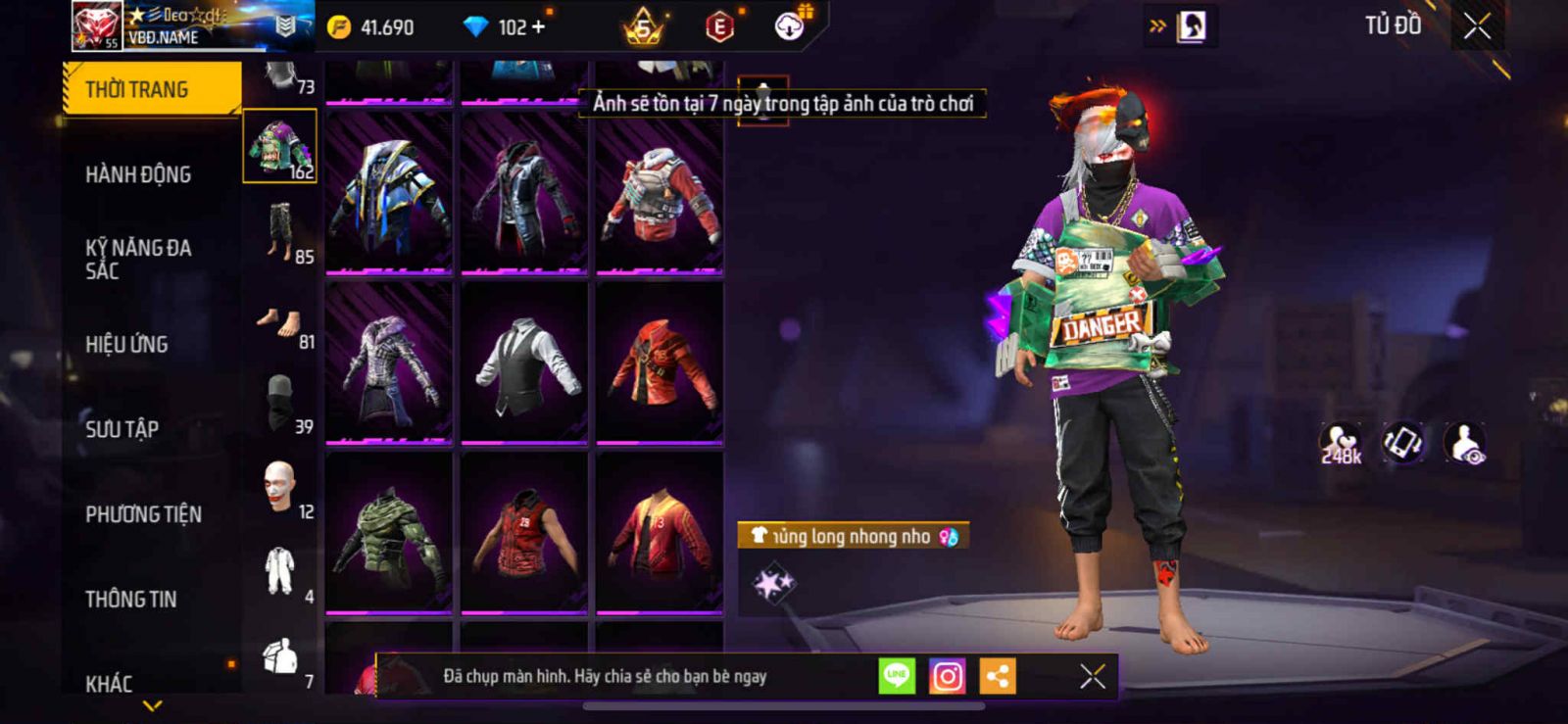Share screenshot via LINE

pyautogui.click(x=896, y=676)
